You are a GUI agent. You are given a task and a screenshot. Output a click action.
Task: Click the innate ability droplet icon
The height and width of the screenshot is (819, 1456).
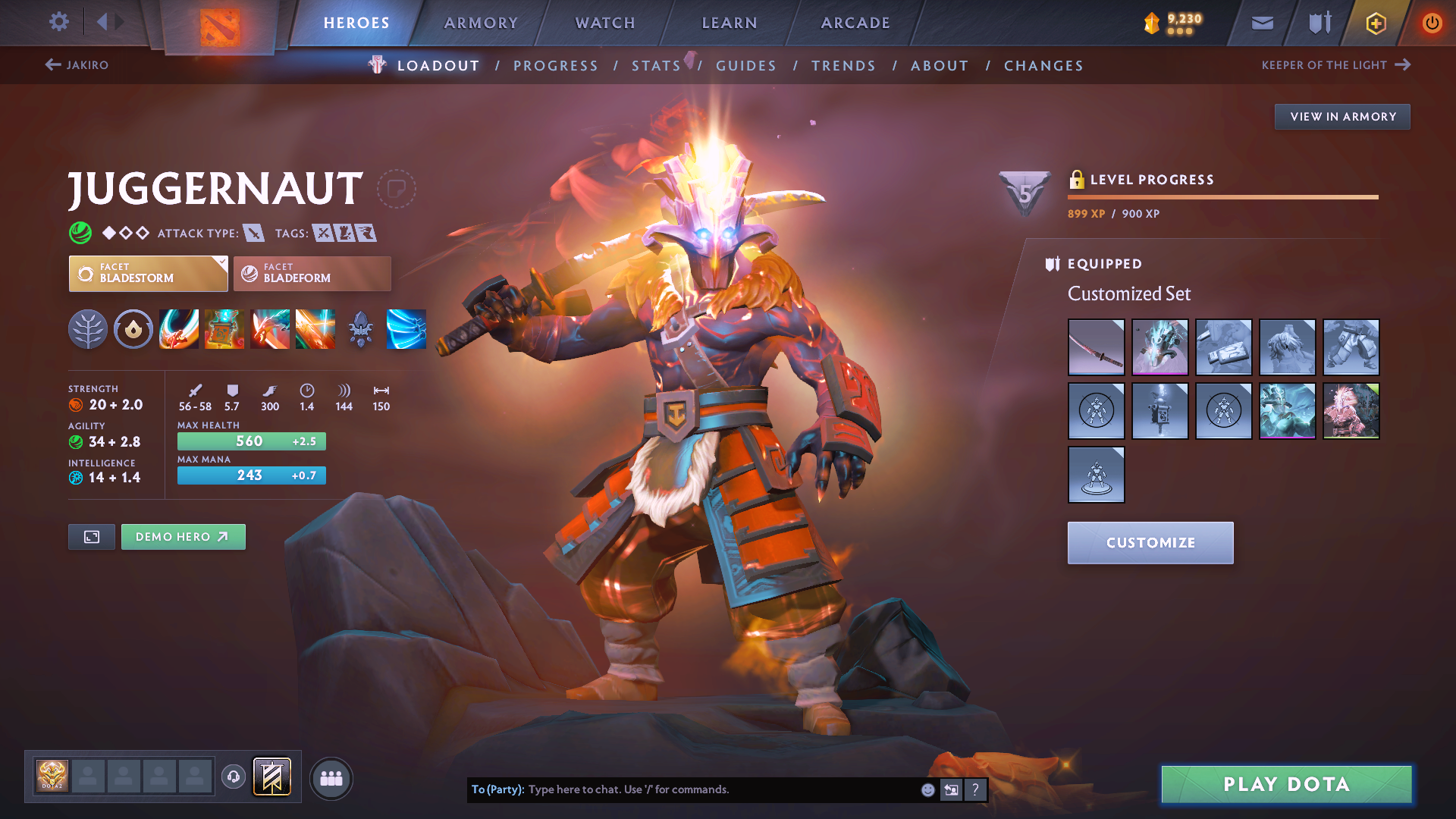[x=133, y=329]
